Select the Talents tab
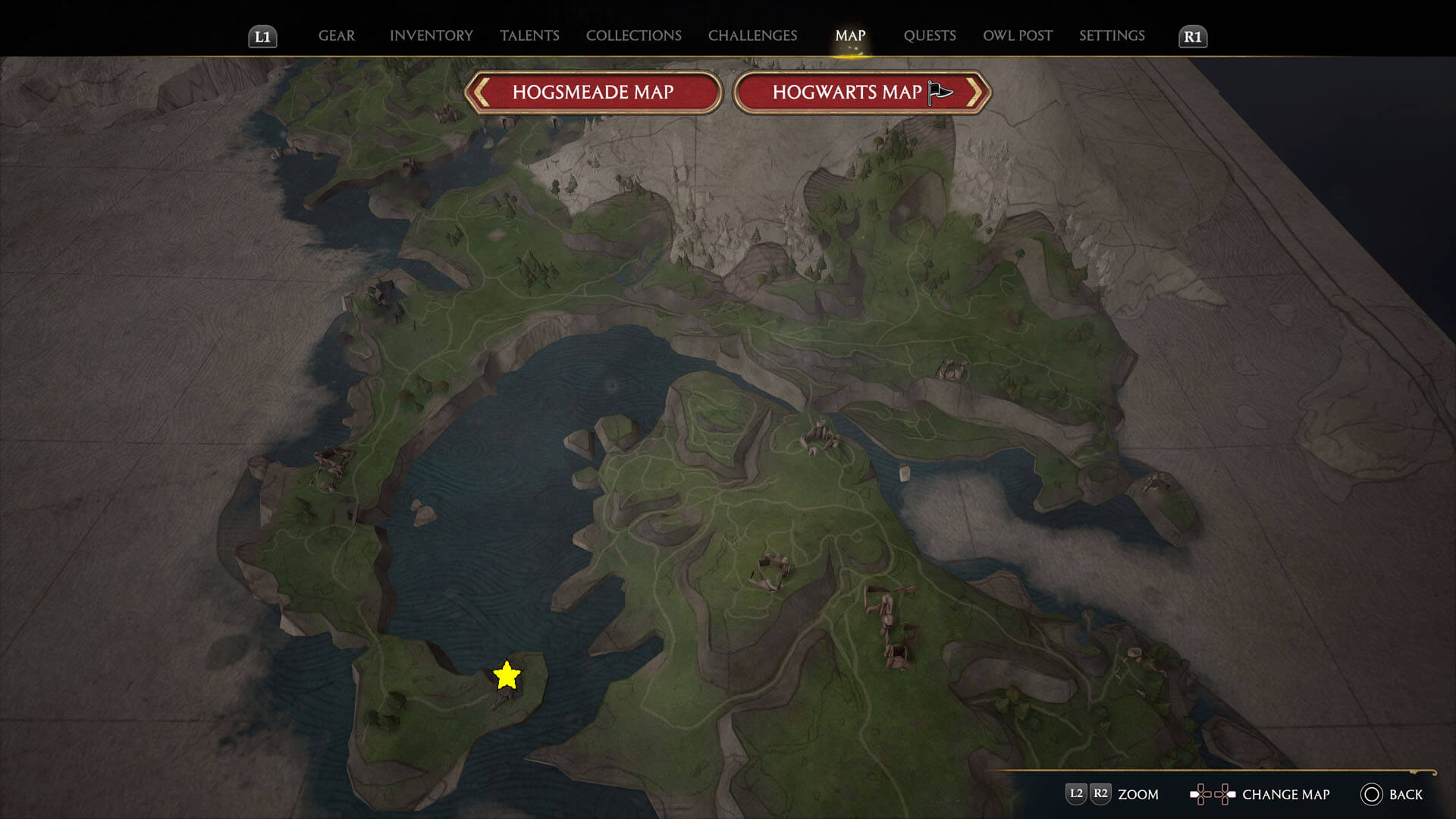The height and width of the screenshot is (819, 1456). click(x=529, y=35)
